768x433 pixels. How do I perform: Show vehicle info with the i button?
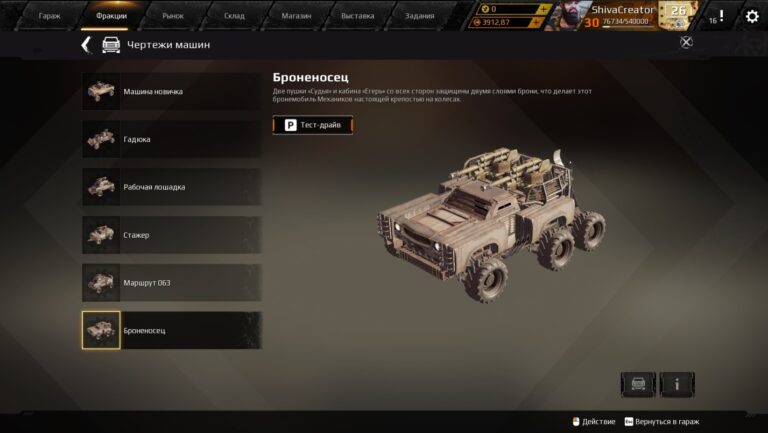click(x=677, y=384)
